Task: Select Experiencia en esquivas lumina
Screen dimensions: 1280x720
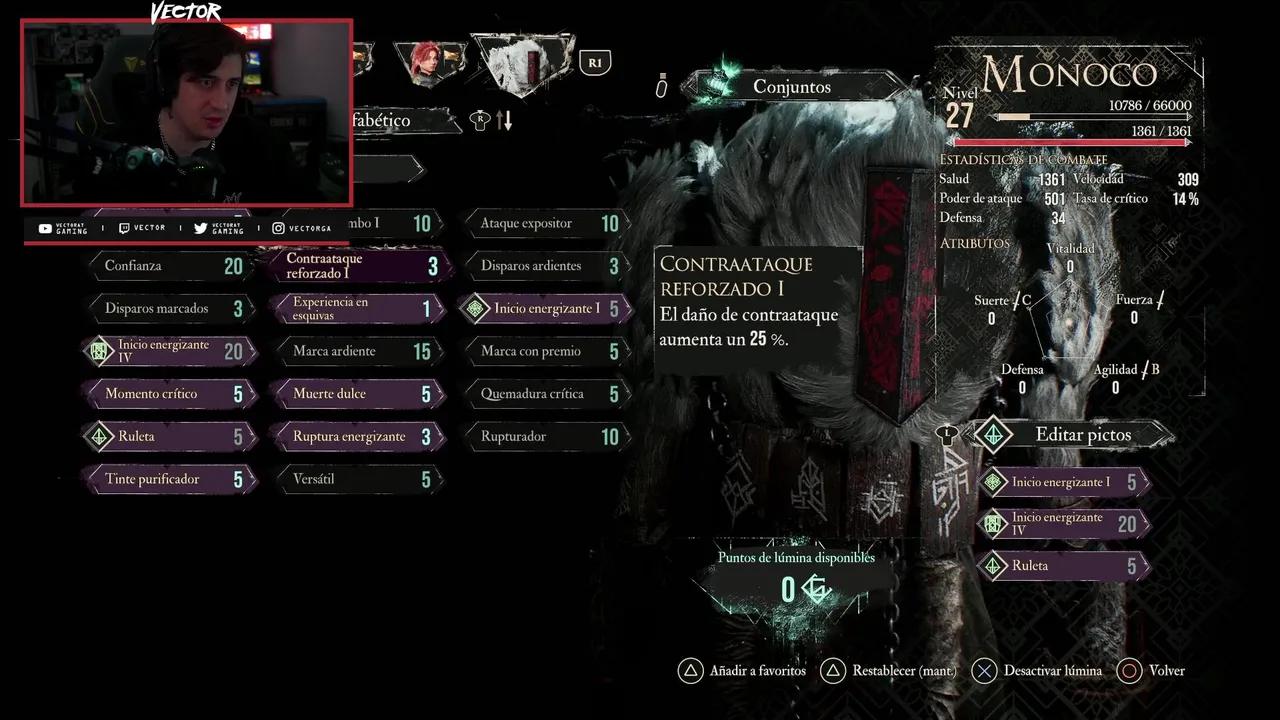Action: click(x=358, y=309)
